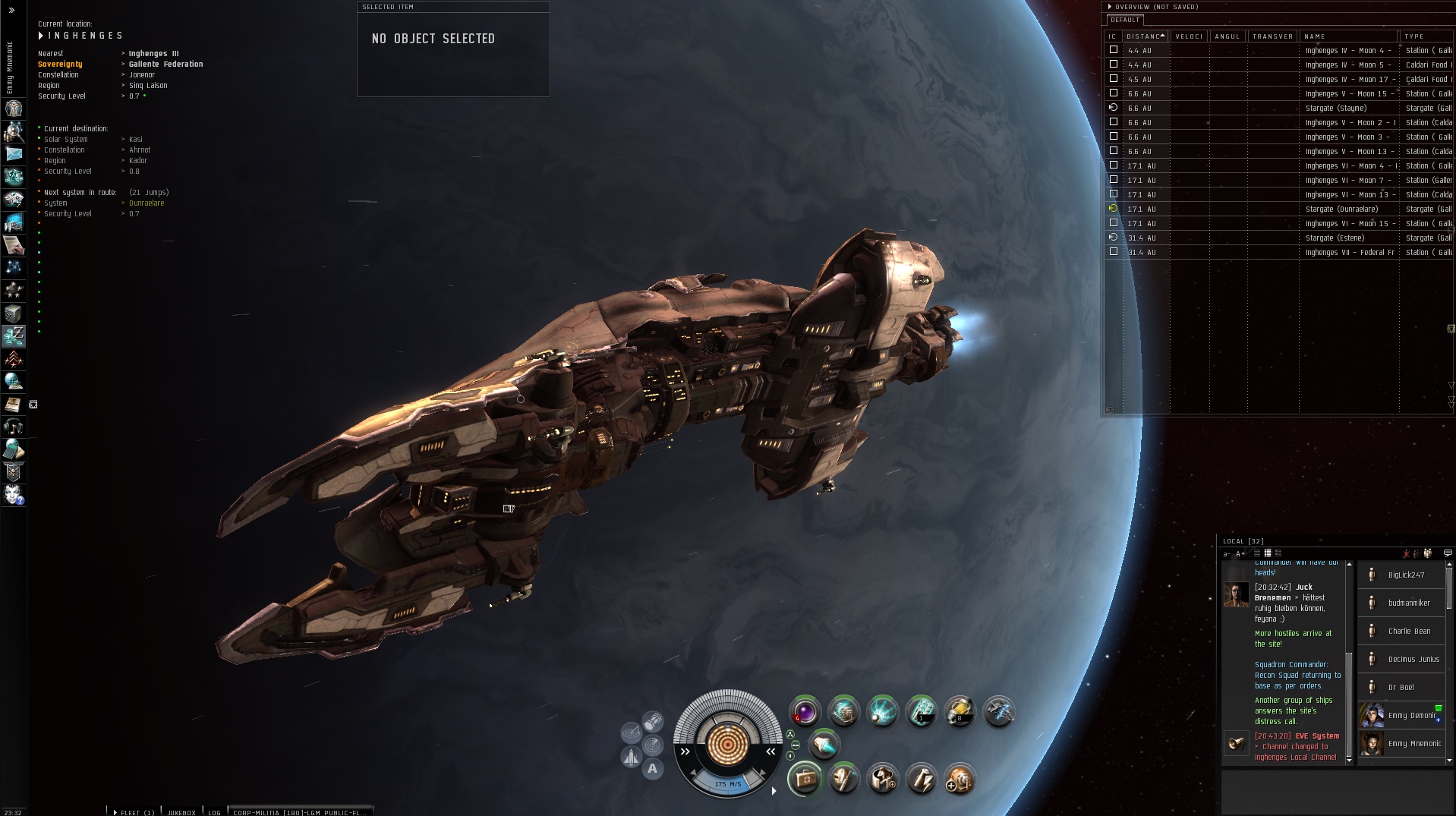1456x816 pixels.
Task: Click Dunraelare next system in route
Action: 147,203
